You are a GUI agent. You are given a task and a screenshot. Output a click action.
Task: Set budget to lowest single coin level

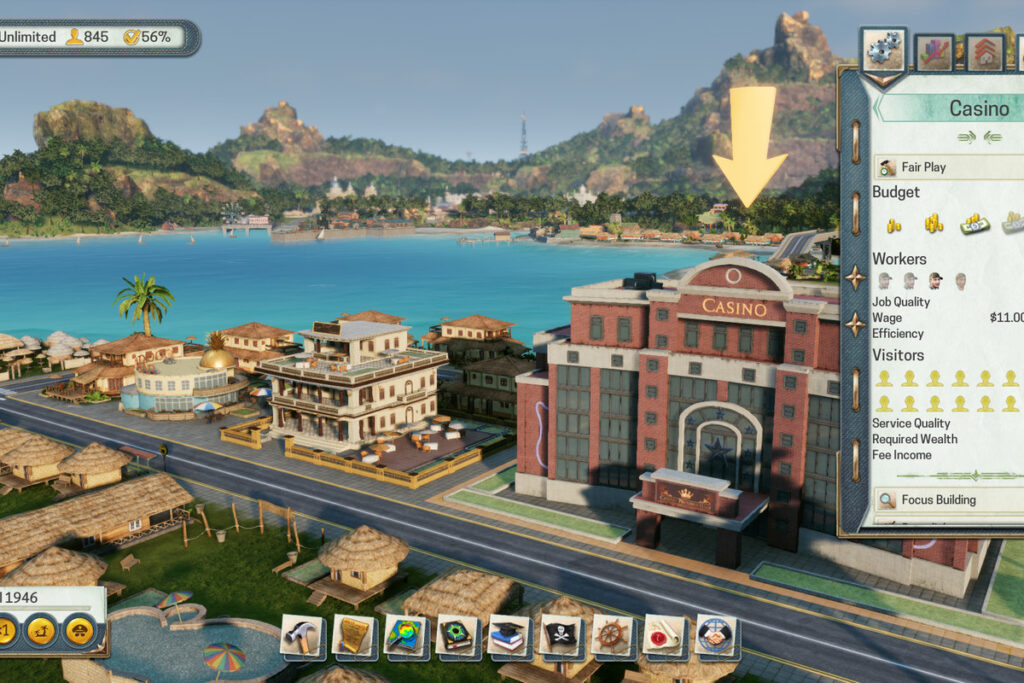click(x=893, y=224)
